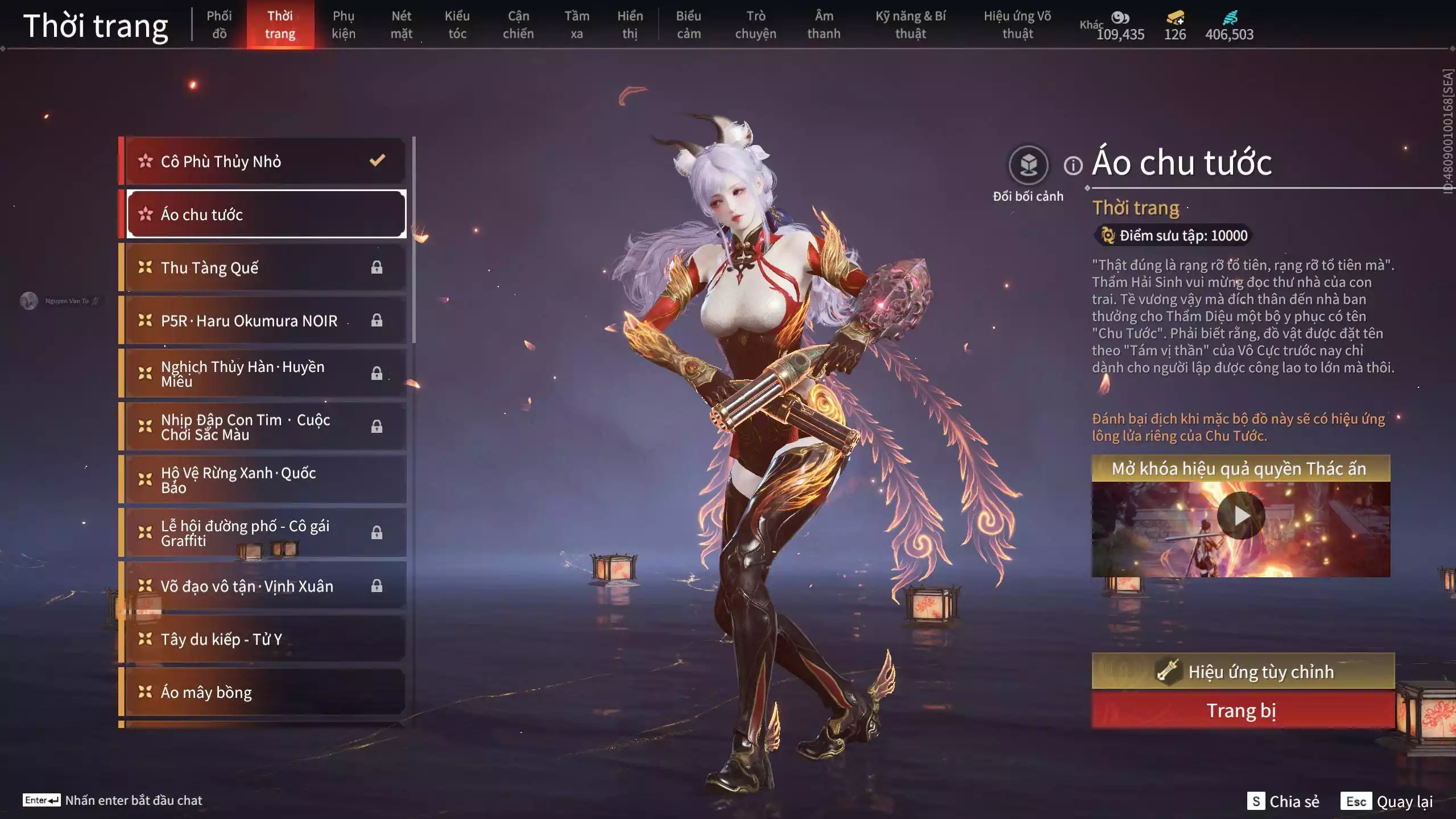Click the Đổi bối cảnh background icon
Screen dimensions: 1456x819
[1028, 166]
